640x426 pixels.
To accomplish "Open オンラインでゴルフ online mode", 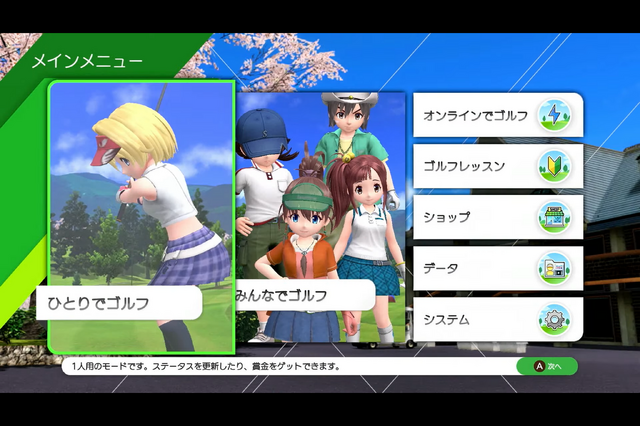I will [x=497, y=115].
